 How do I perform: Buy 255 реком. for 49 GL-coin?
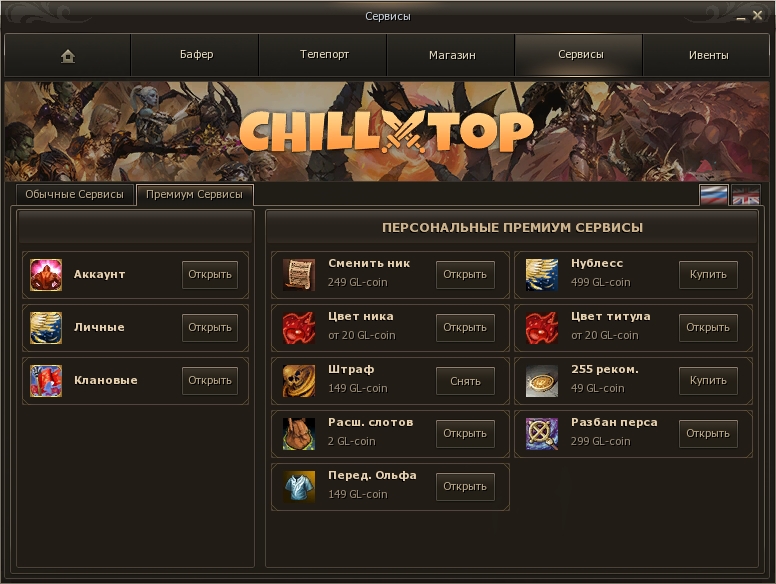(708, 380)
